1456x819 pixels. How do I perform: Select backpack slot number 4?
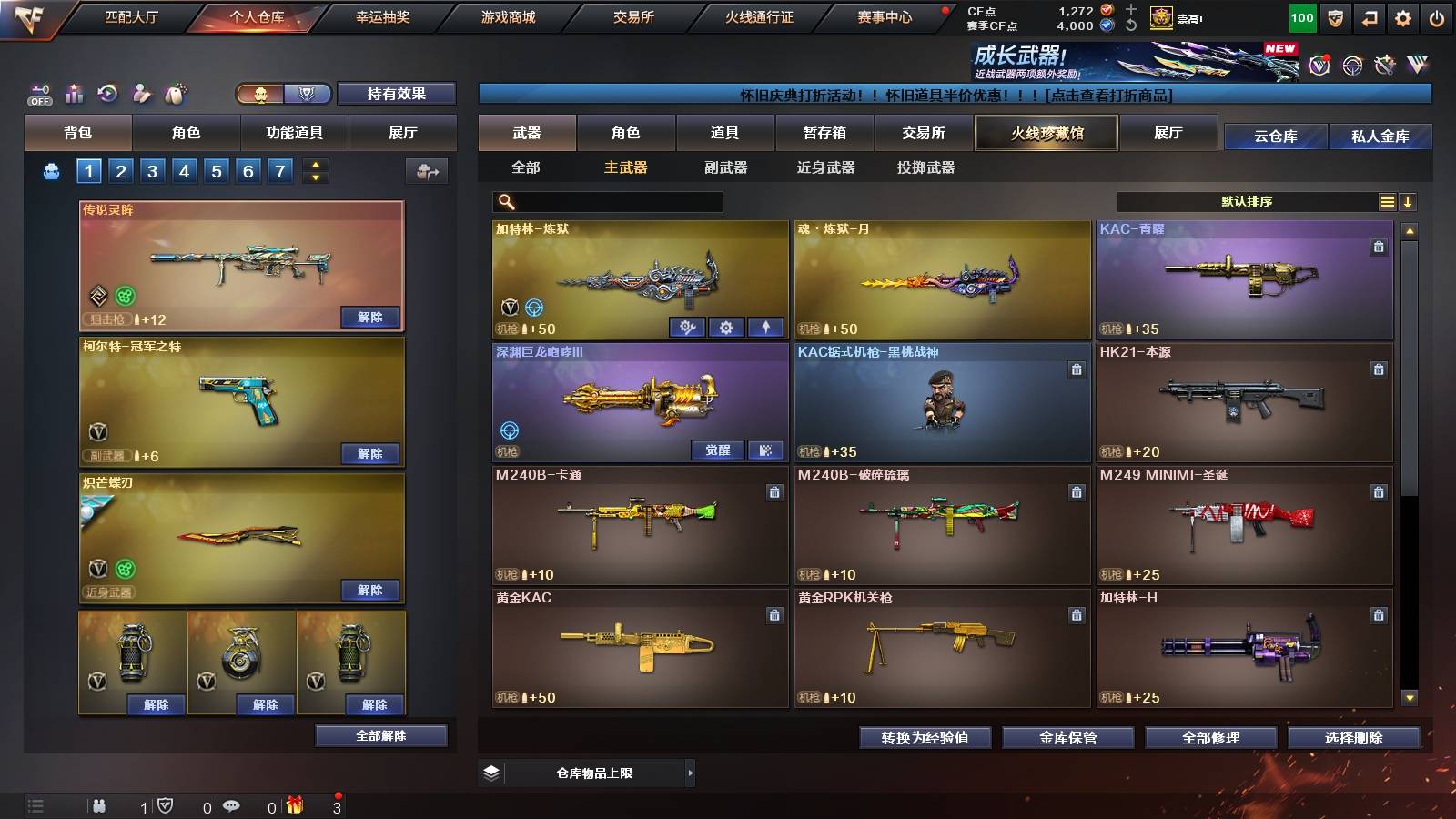click(186, 170)
